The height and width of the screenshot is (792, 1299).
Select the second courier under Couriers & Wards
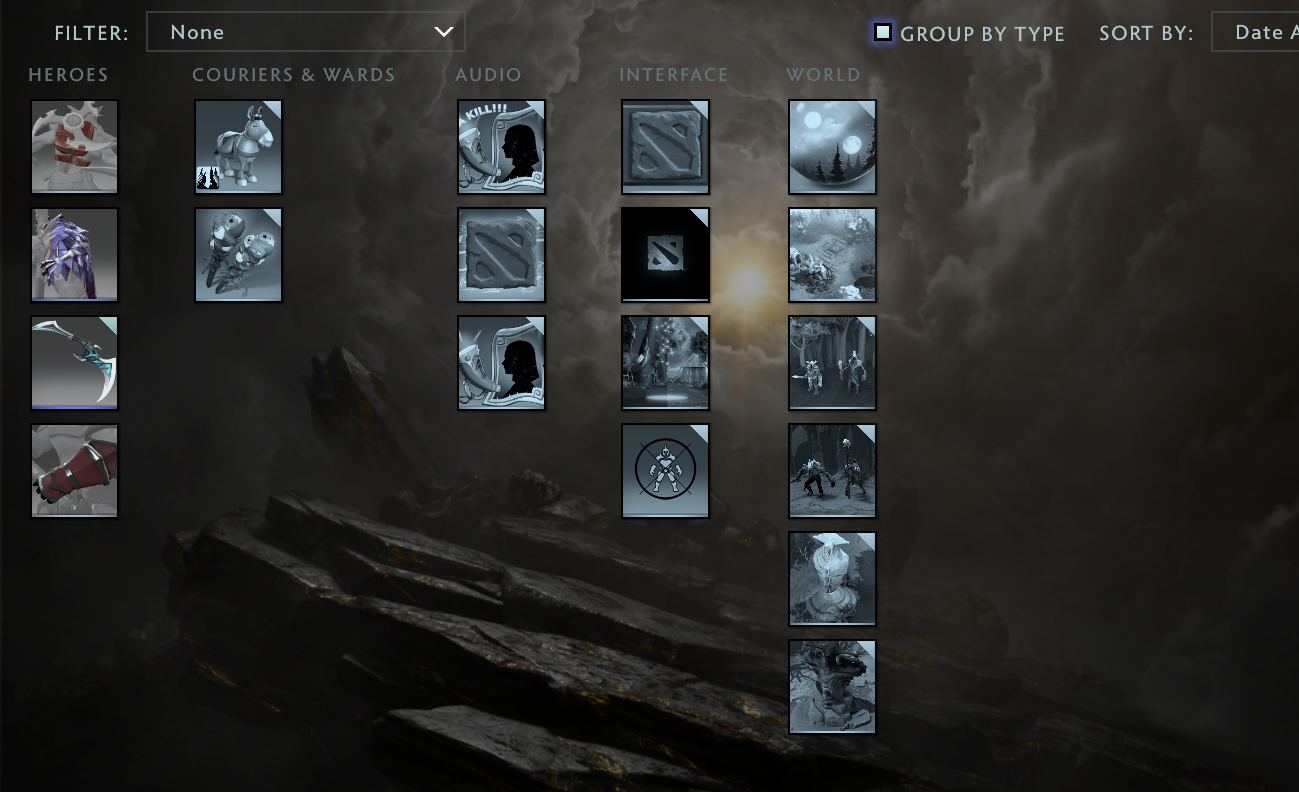(x=238, y=254)
